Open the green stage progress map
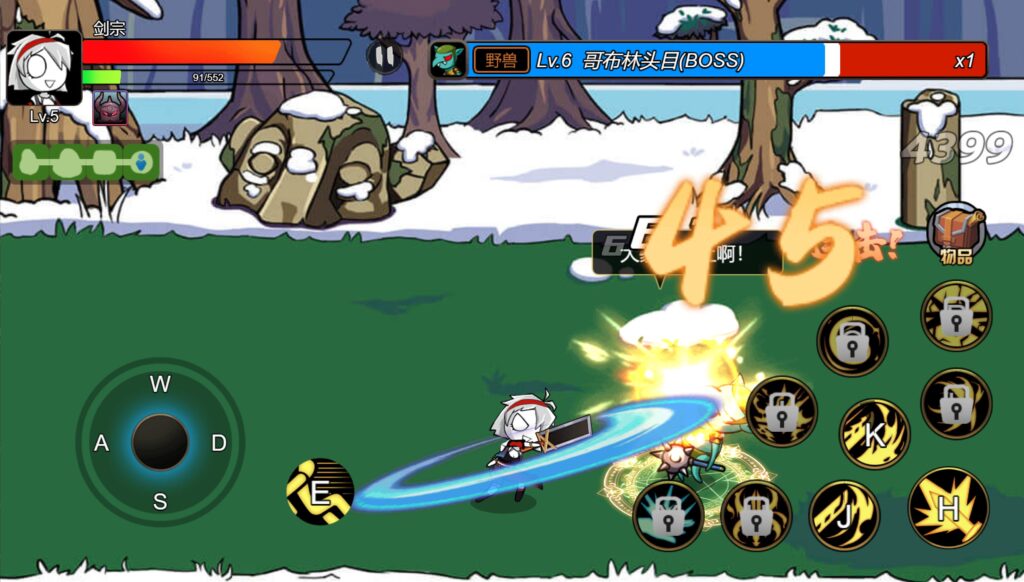 [x=87, y=162]
